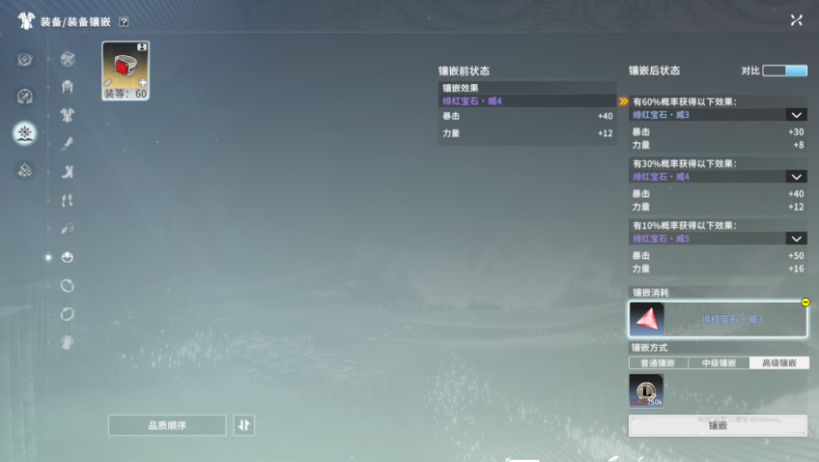Viewport: 819px width, 462px height.
Task: Reverse sort order with the arrows button
Action: (245, 425)
